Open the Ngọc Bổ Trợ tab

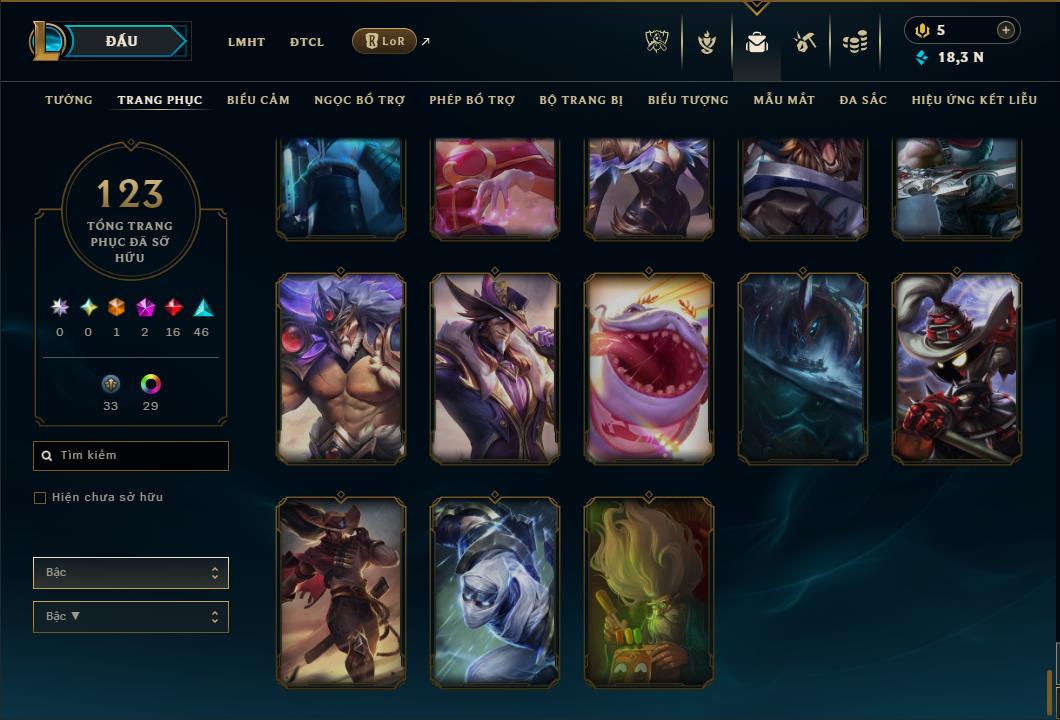coord(359,100)
